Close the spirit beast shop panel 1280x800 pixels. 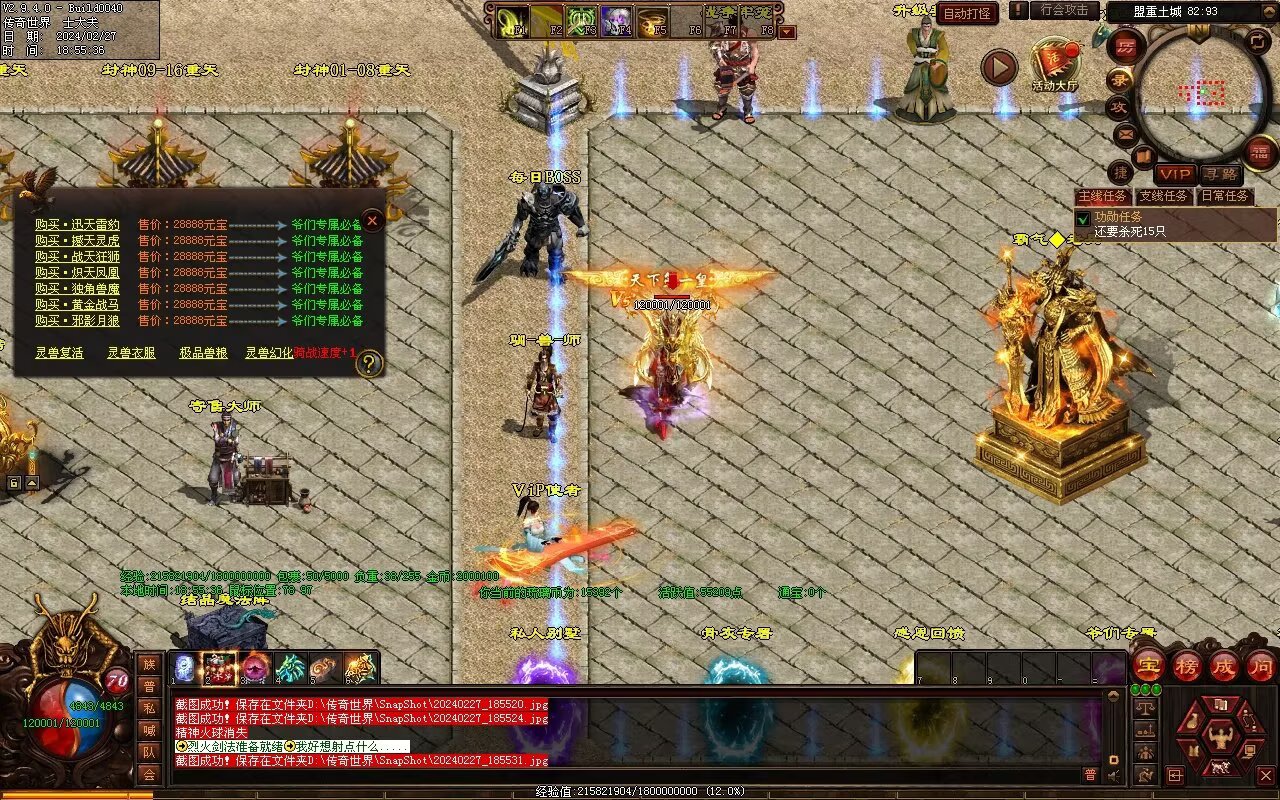(x=372, y=220)
